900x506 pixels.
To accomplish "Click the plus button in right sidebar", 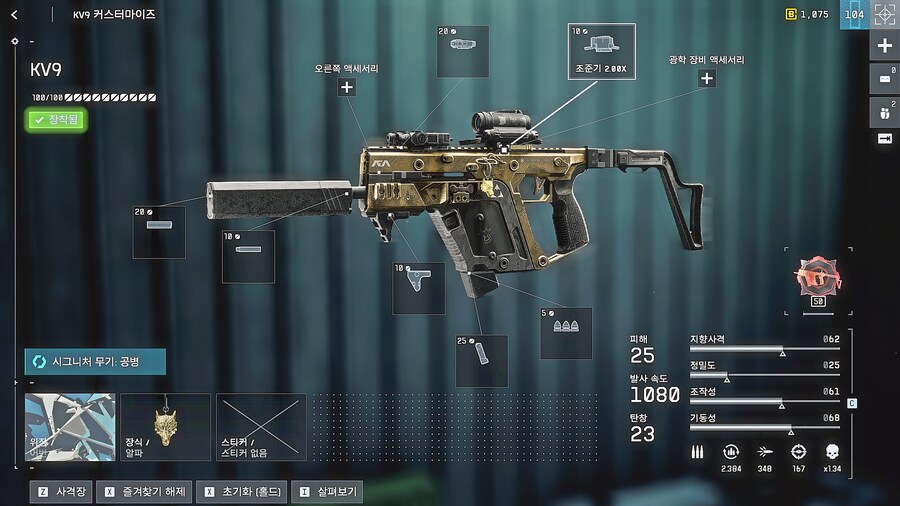I will click(884, 46).
